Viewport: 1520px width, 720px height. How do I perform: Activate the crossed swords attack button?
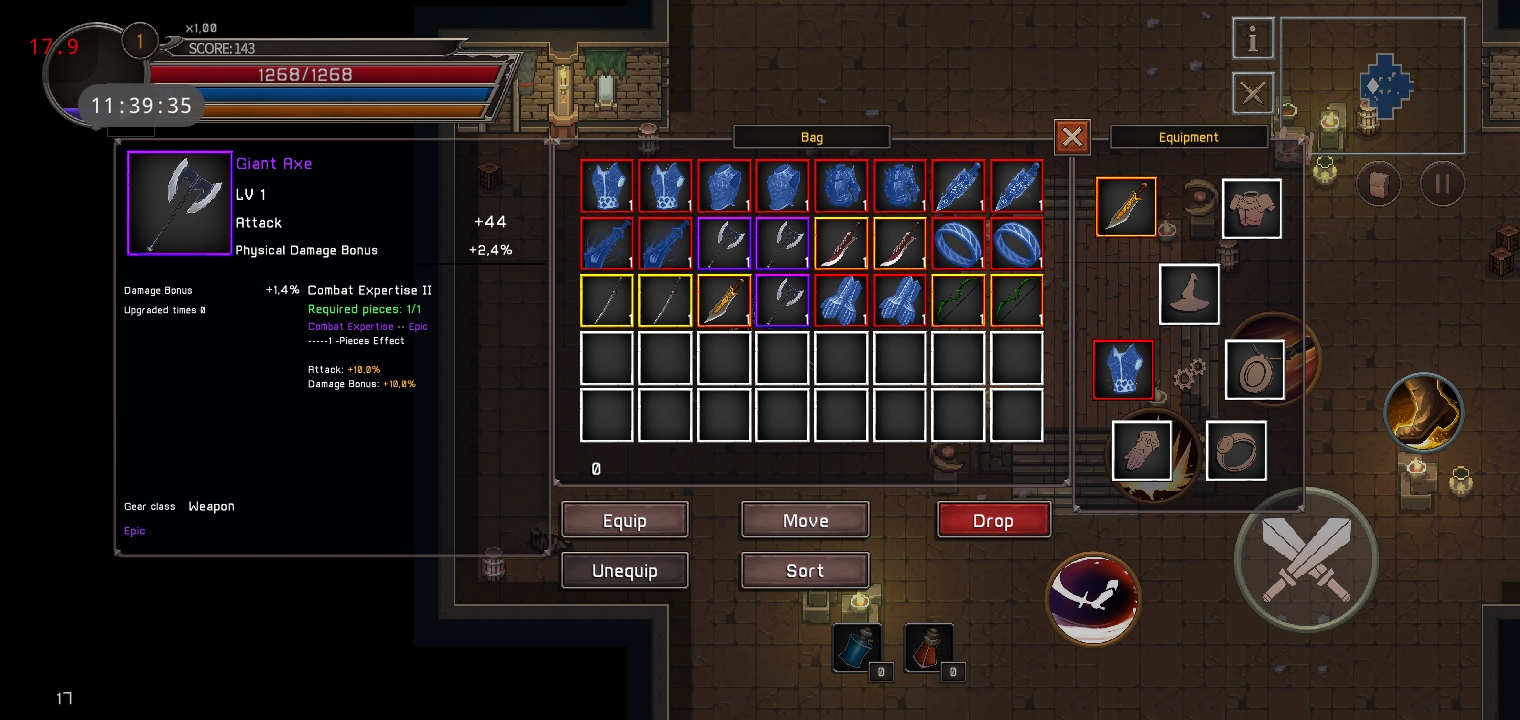click(x=1305, y=558)
